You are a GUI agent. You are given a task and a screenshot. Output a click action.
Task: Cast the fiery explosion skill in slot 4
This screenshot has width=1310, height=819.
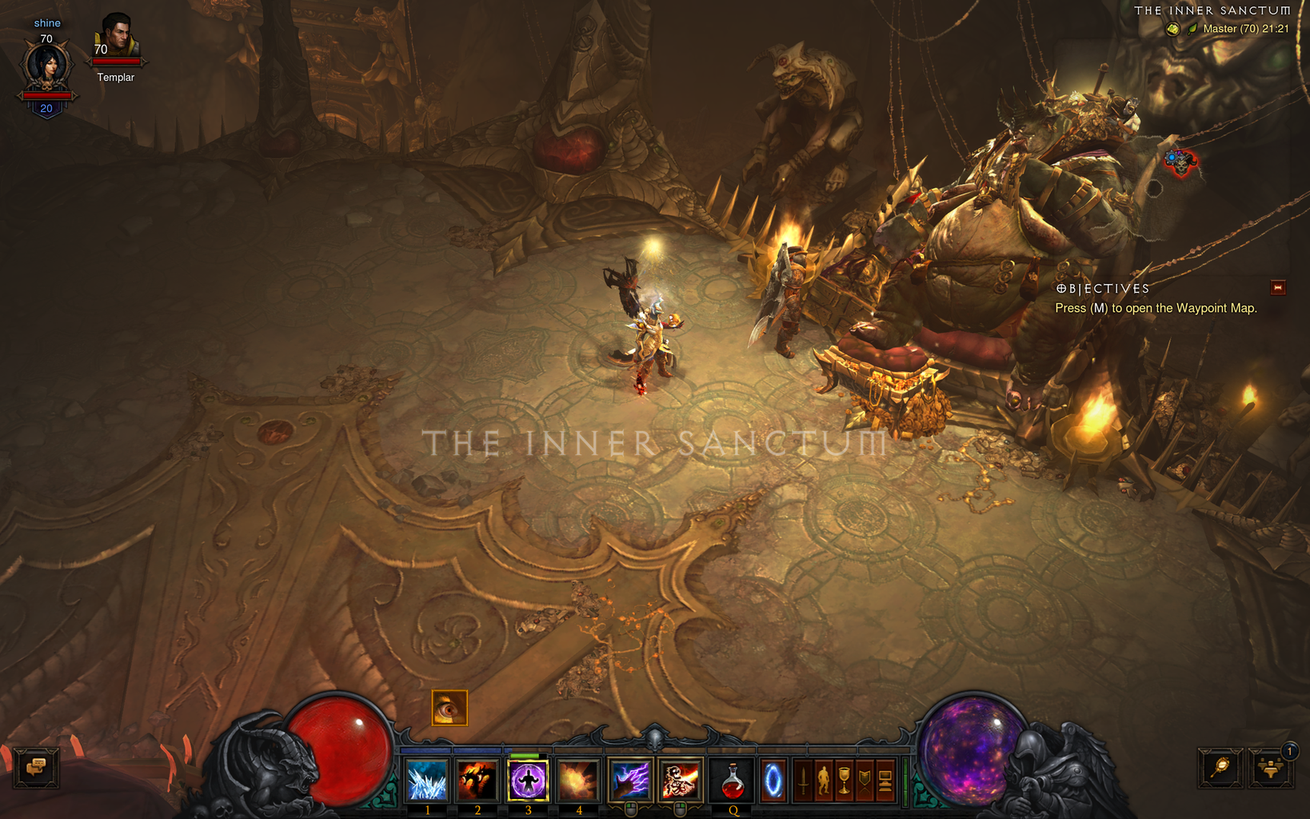click(x=579, y=780)
